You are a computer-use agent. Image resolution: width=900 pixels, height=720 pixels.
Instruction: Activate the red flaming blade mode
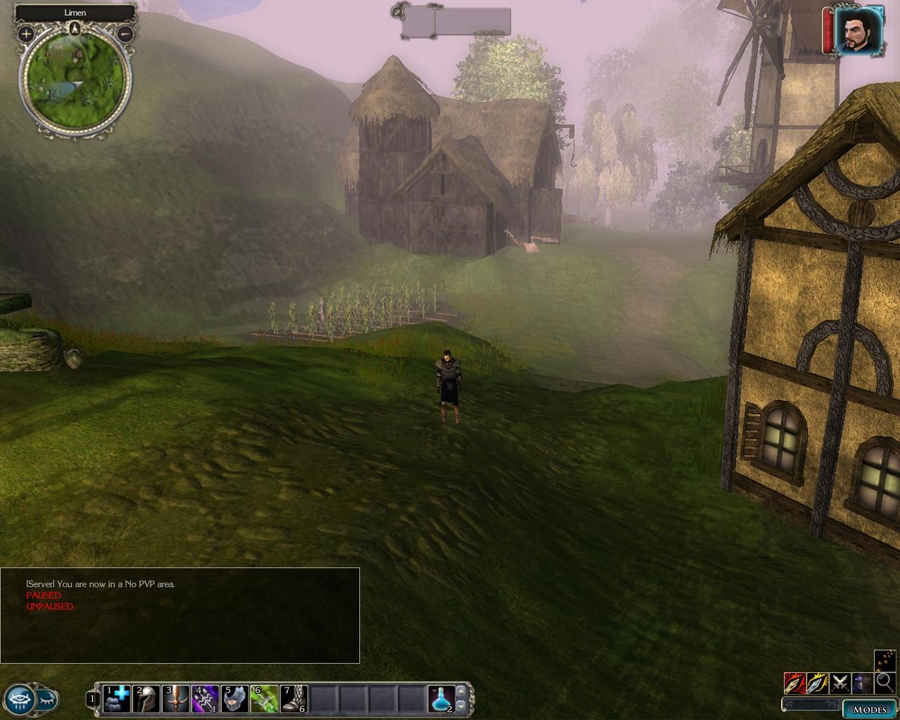tap(795, 683)
